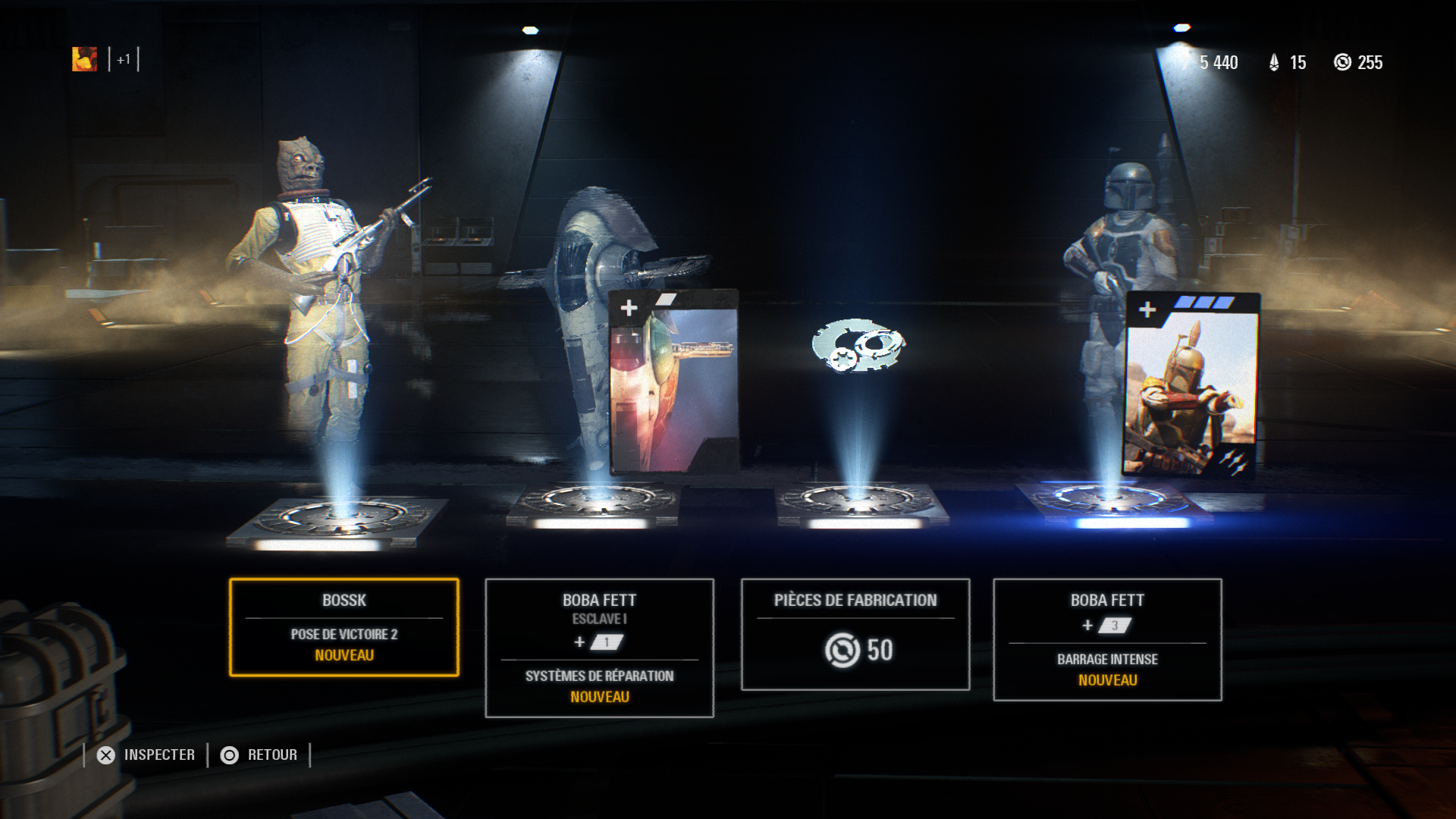1456x819 pixels.
Task: Click the orange player emblem icon
Action: [84, 59]
